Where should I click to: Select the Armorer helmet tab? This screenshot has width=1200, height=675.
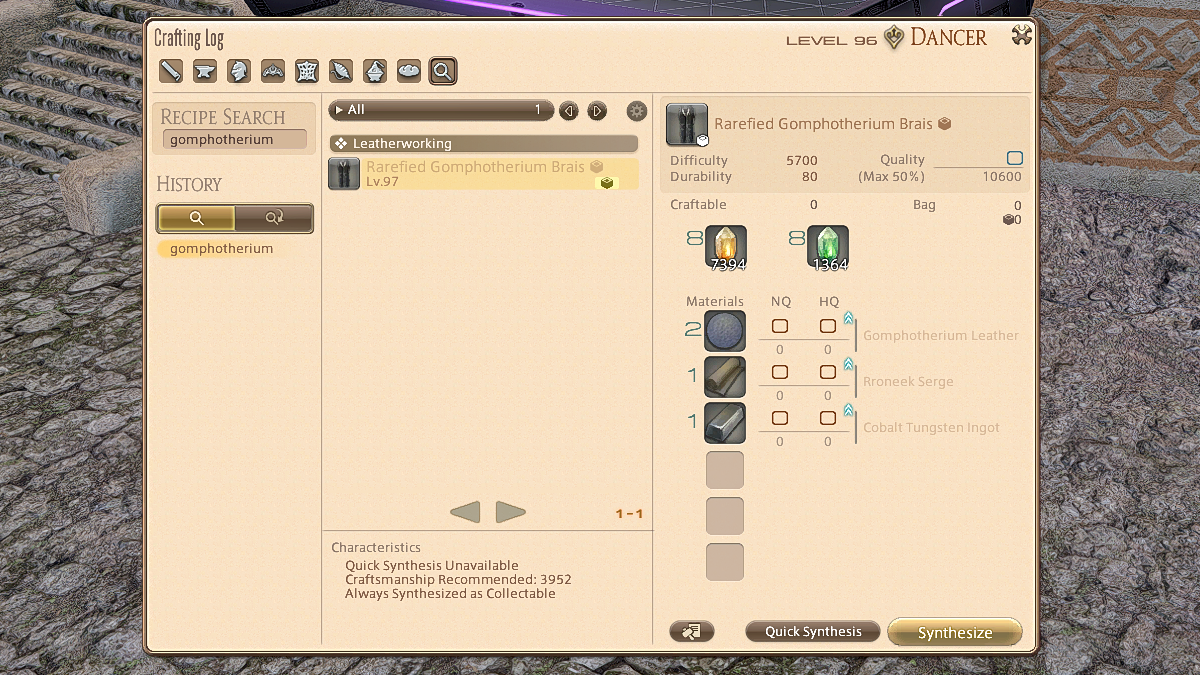click(x=239, y=71)
